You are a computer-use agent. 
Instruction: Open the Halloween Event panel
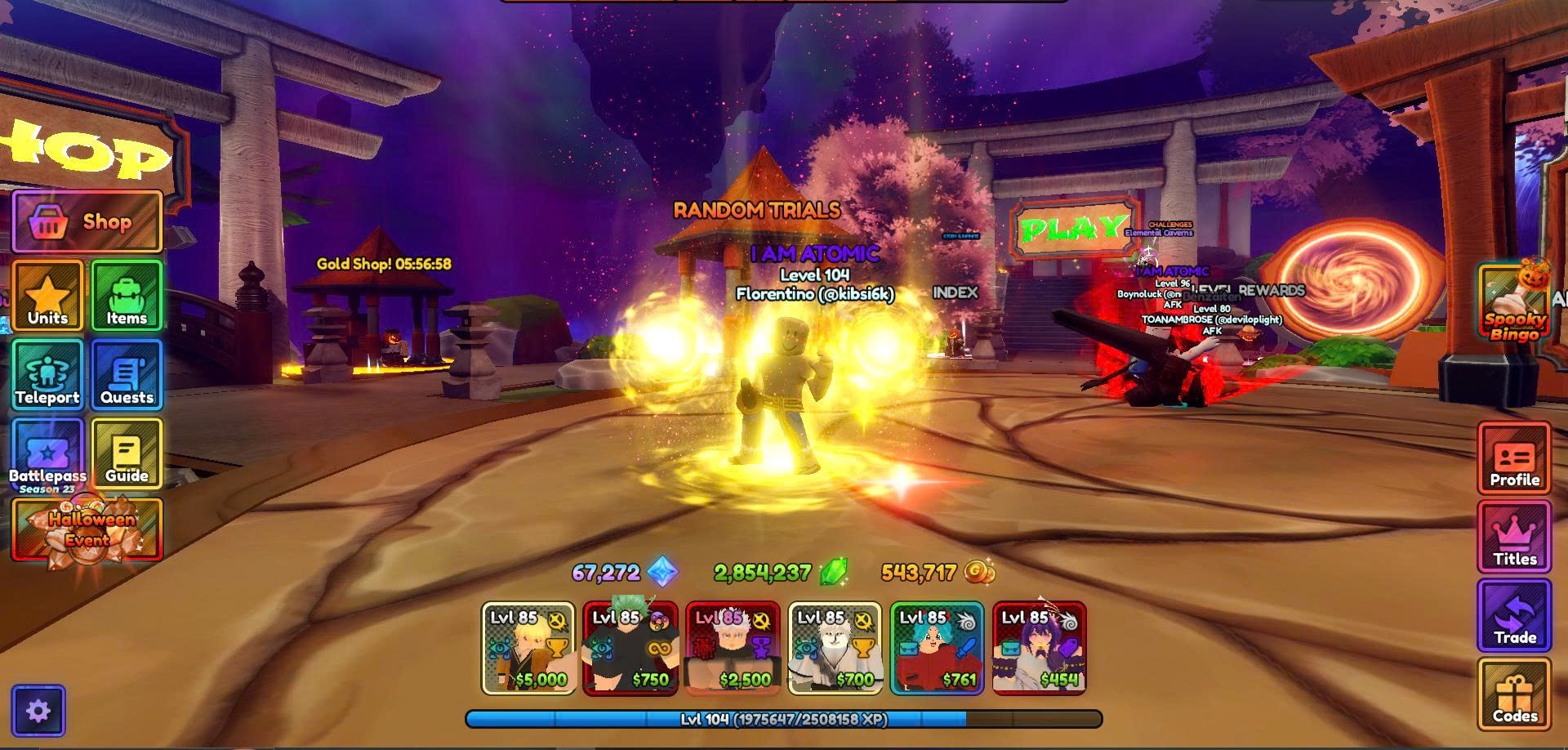point(87,530)
